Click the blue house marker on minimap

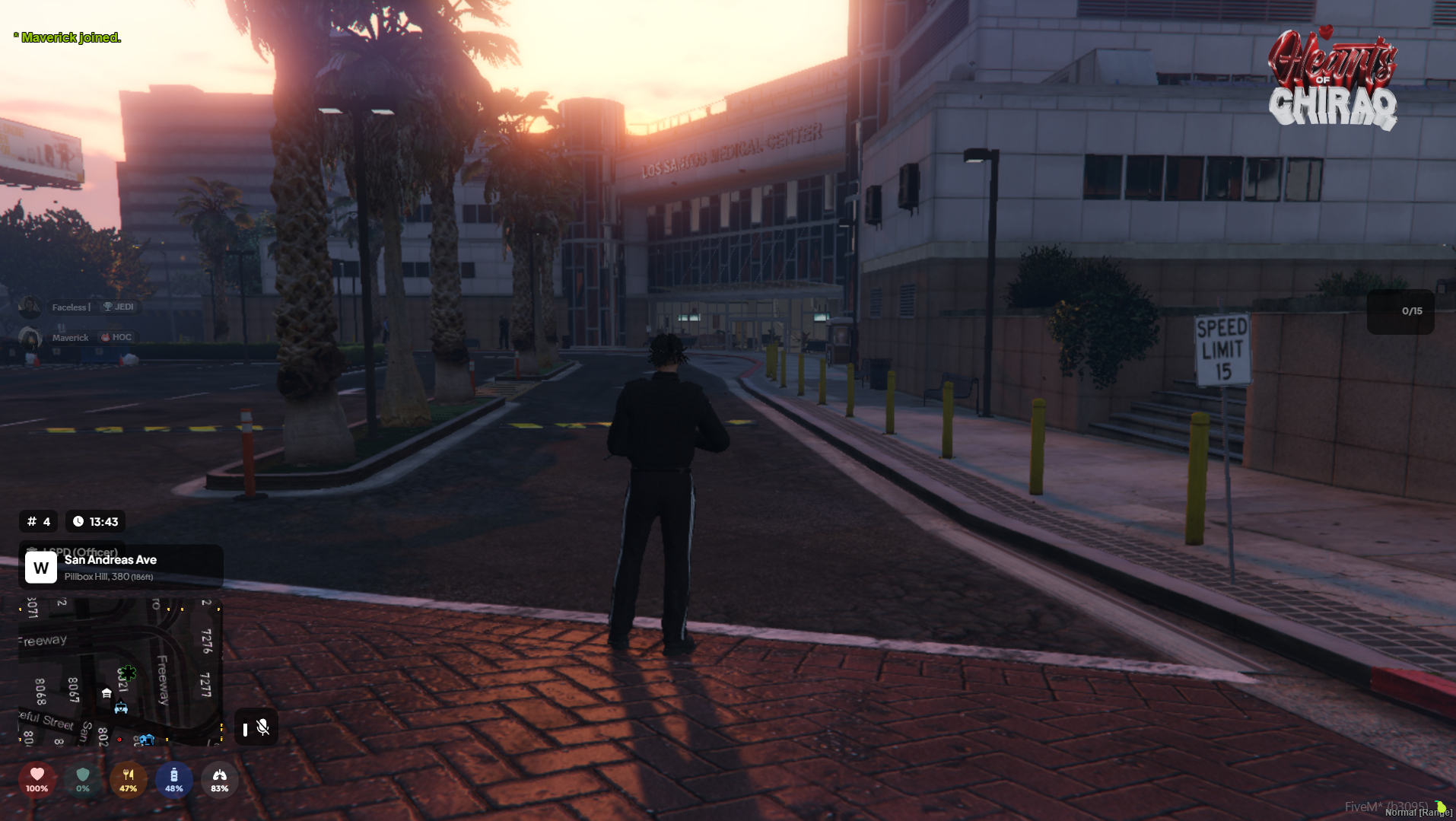coord(146,739)
